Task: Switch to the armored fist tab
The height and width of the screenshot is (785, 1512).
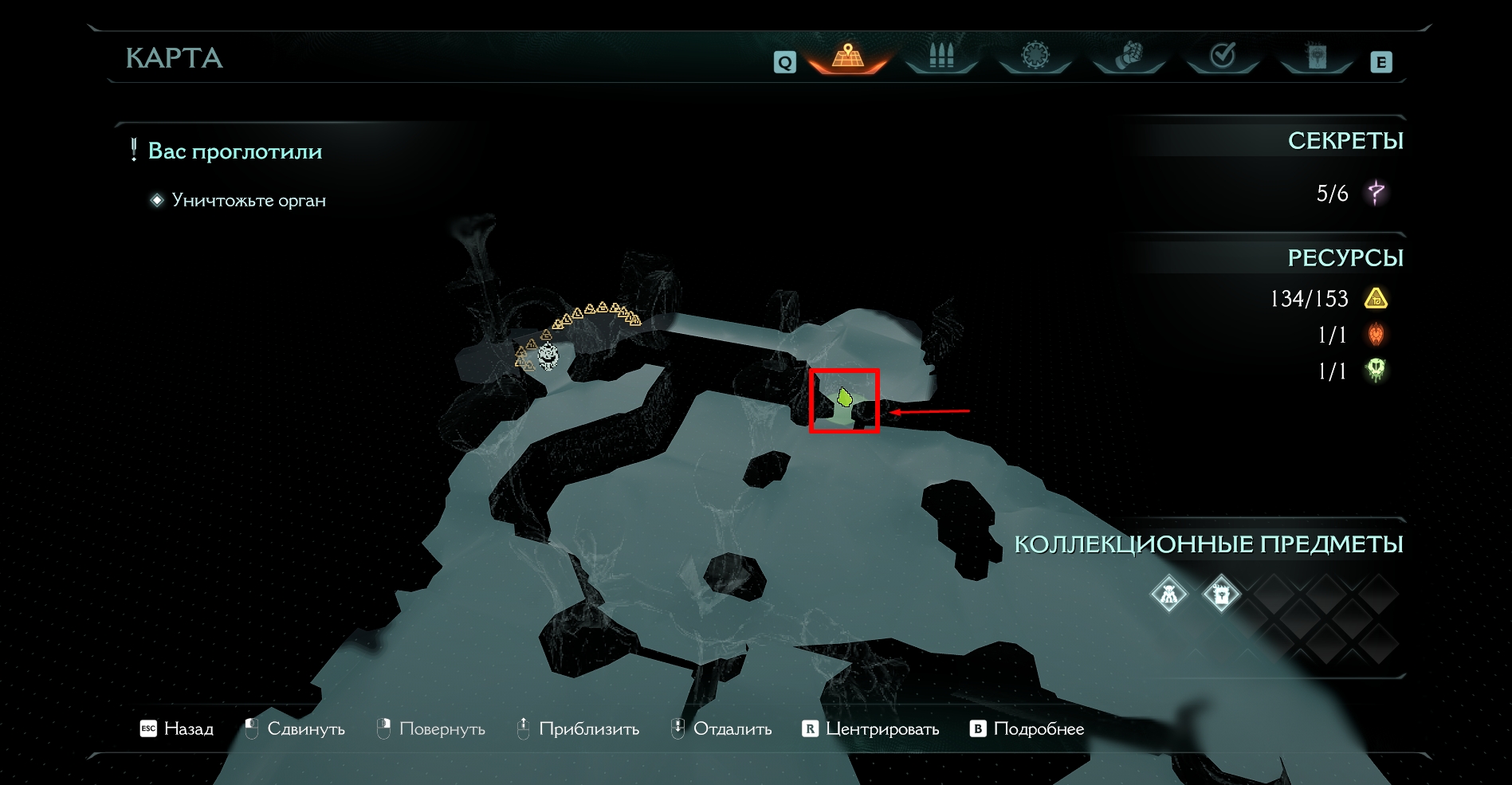Action: pos(1129,56)
